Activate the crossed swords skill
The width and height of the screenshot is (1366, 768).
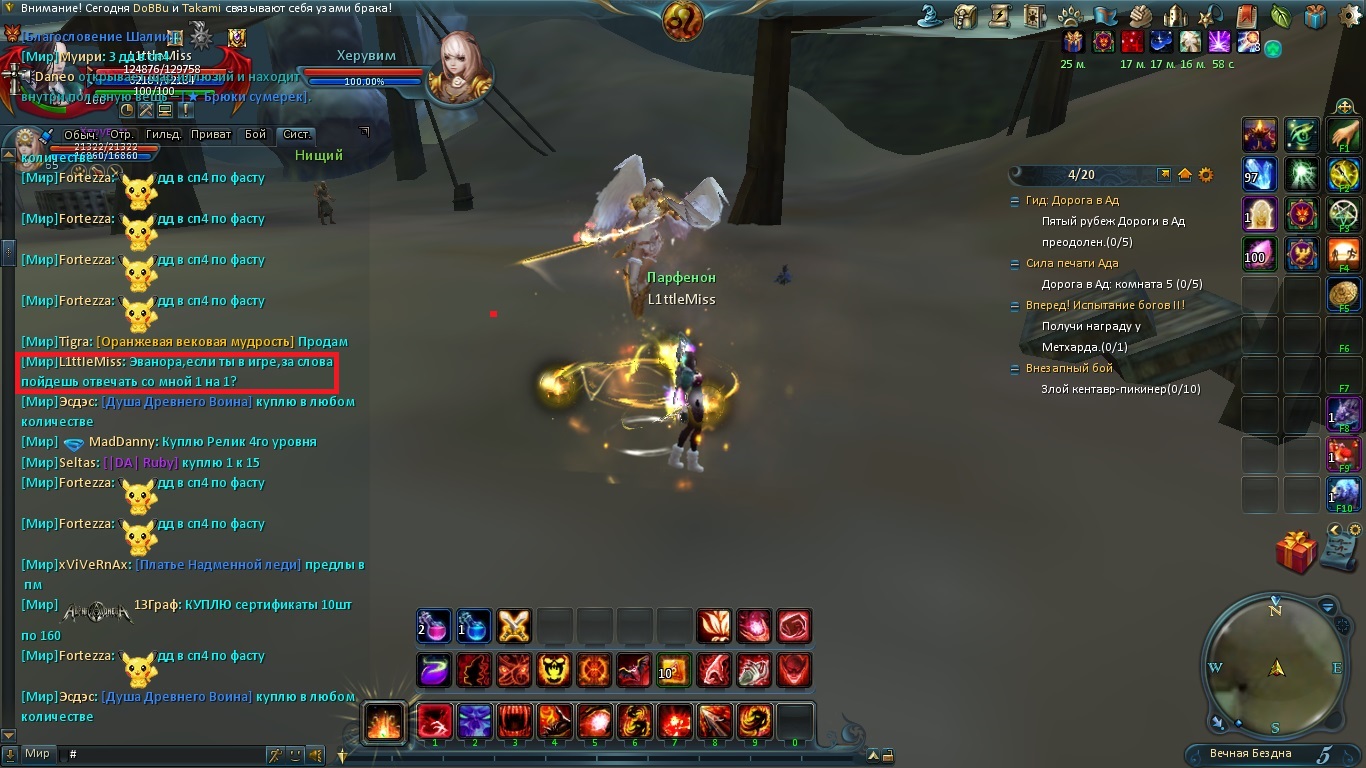514,626
